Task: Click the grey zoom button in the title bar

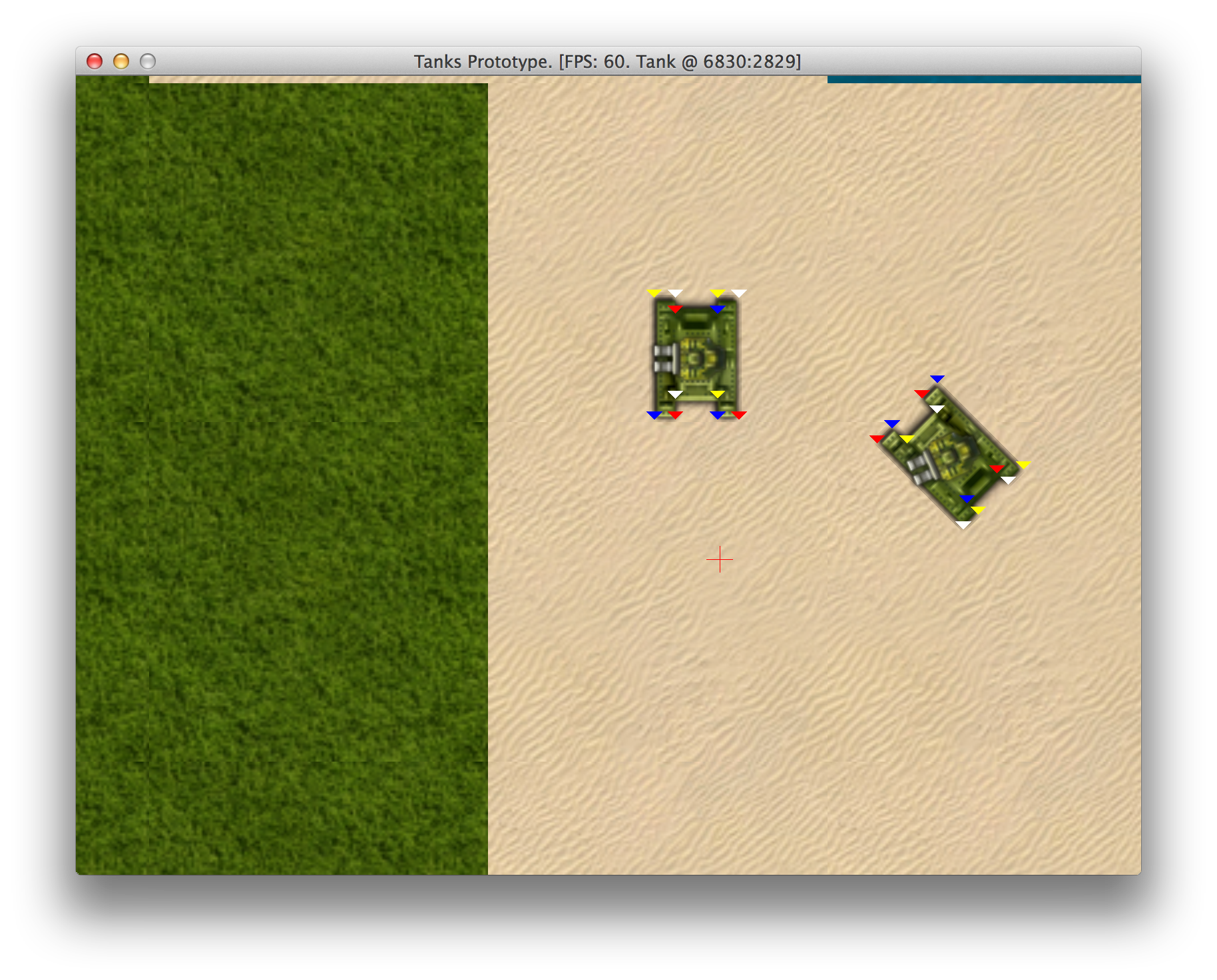Action: [147, 61]
